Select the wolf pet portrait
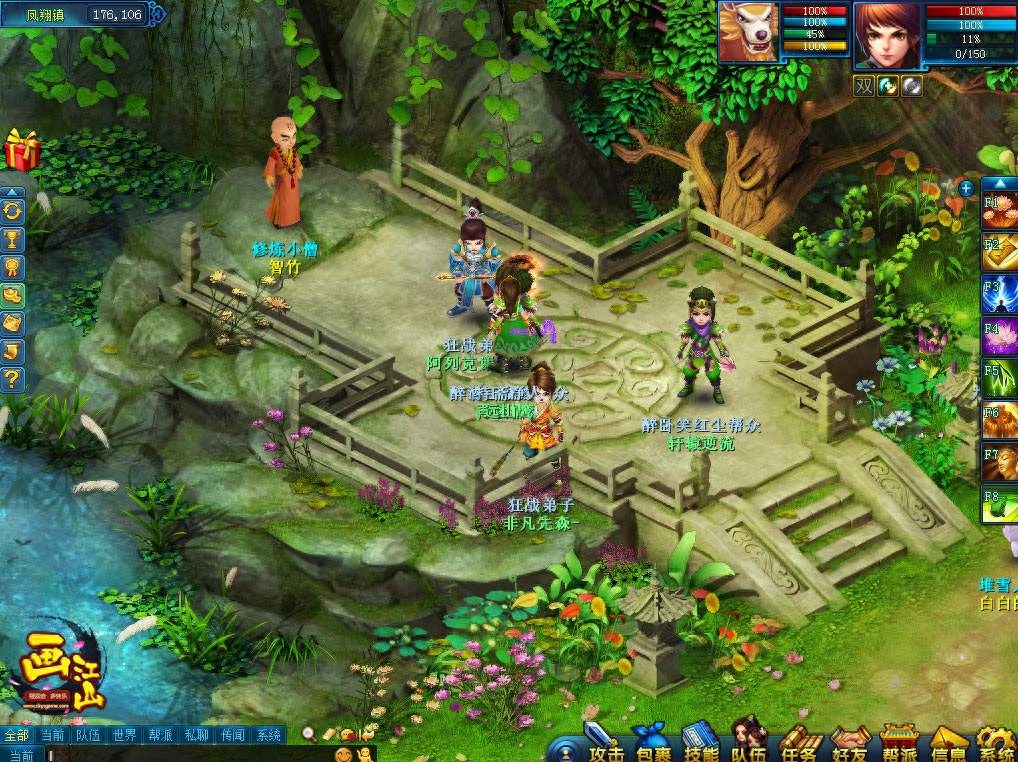Image resolution: width=1018 pixels, height=762 pixels. (747, 34)
